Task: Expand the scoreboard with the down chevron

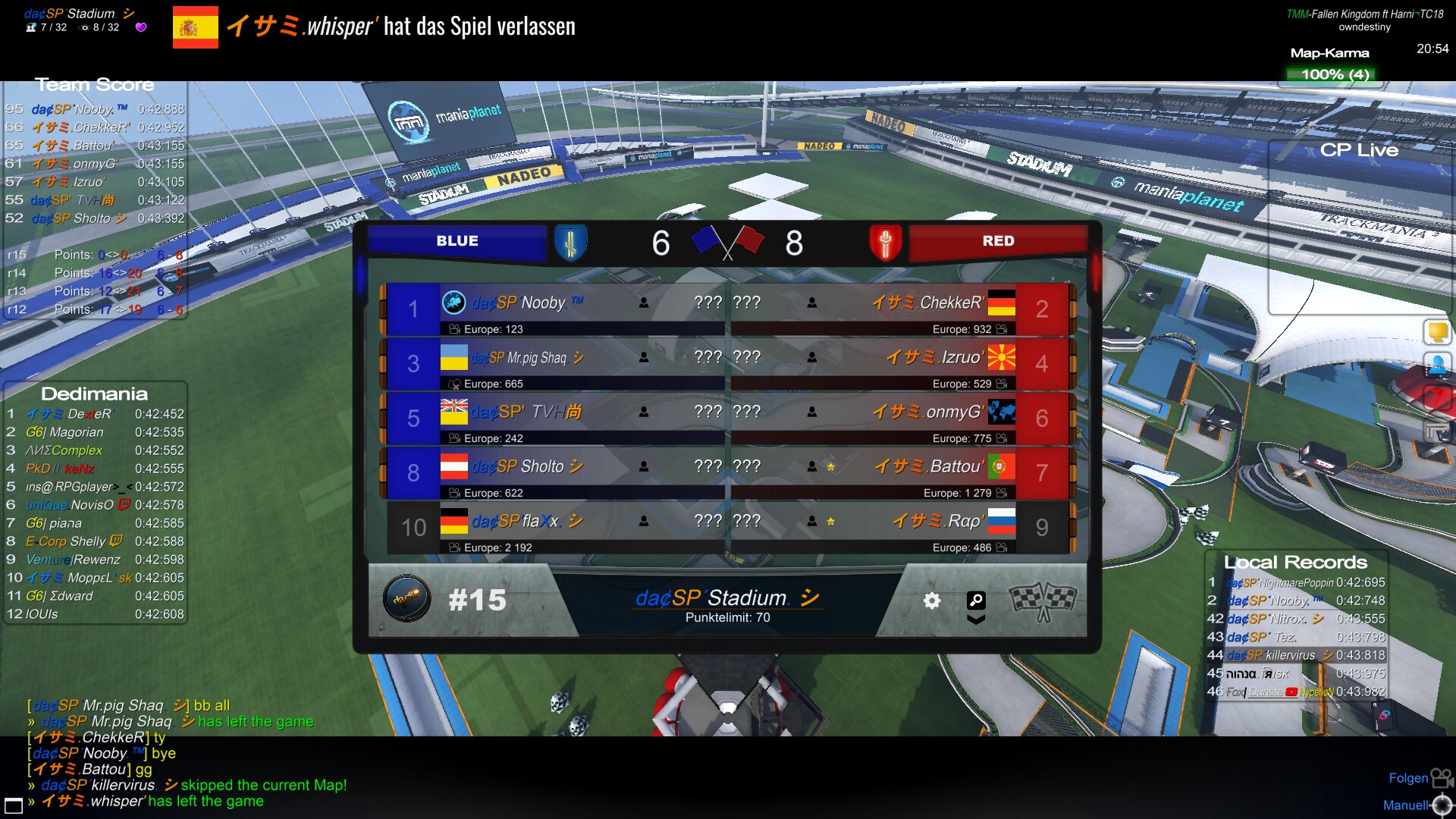Action: point(976,620)
